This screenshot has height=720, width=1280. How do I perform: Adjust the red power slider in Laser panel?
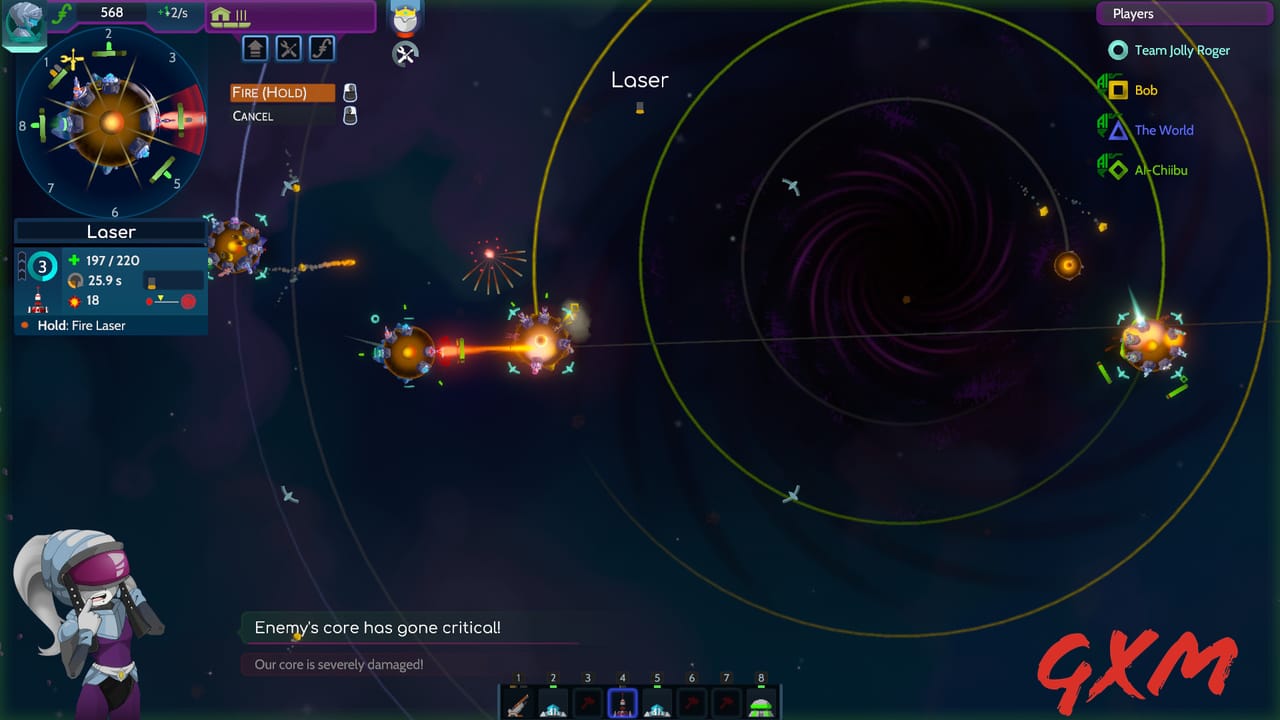pos(171,299)
